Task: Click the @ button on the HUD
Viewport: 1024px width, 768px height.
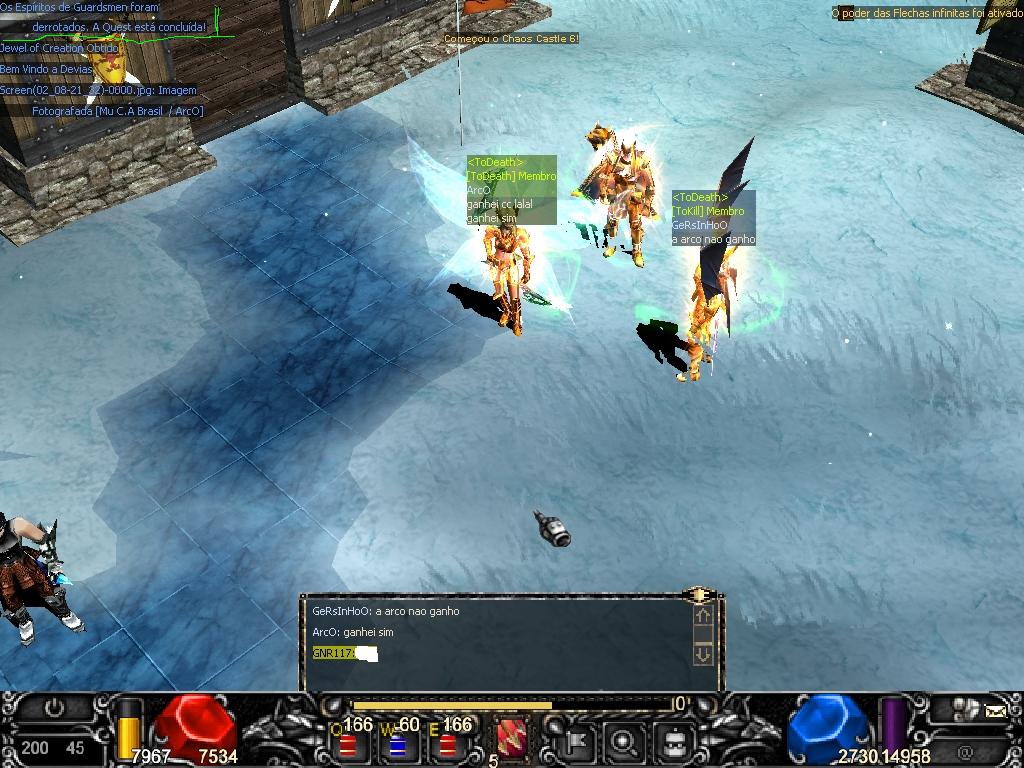Action: point(965,751)
